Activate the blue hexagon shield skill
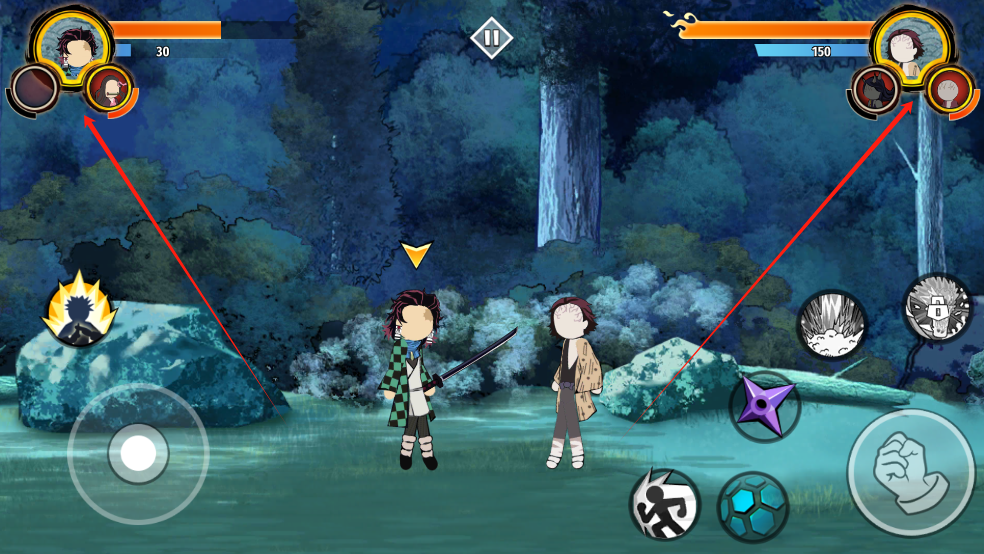984x554 pixels. [753, 506]
